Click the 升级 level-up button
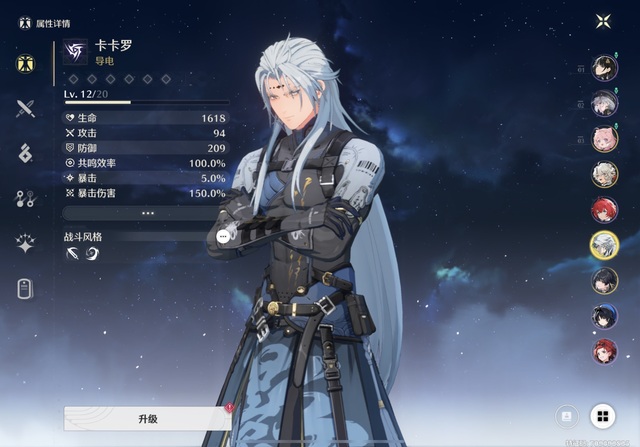The width and height of the screenshot is (640, 447). [x=147, y=418]
